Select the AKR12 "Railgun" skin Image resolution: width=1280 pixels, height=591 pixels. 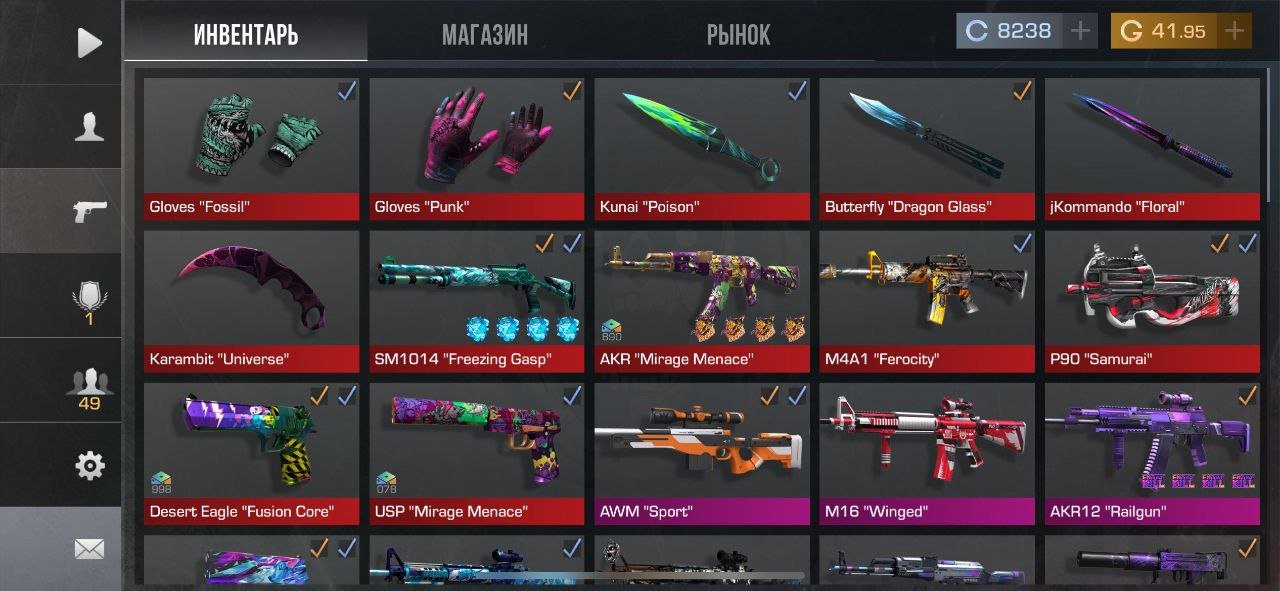(x=1152, y=454)
